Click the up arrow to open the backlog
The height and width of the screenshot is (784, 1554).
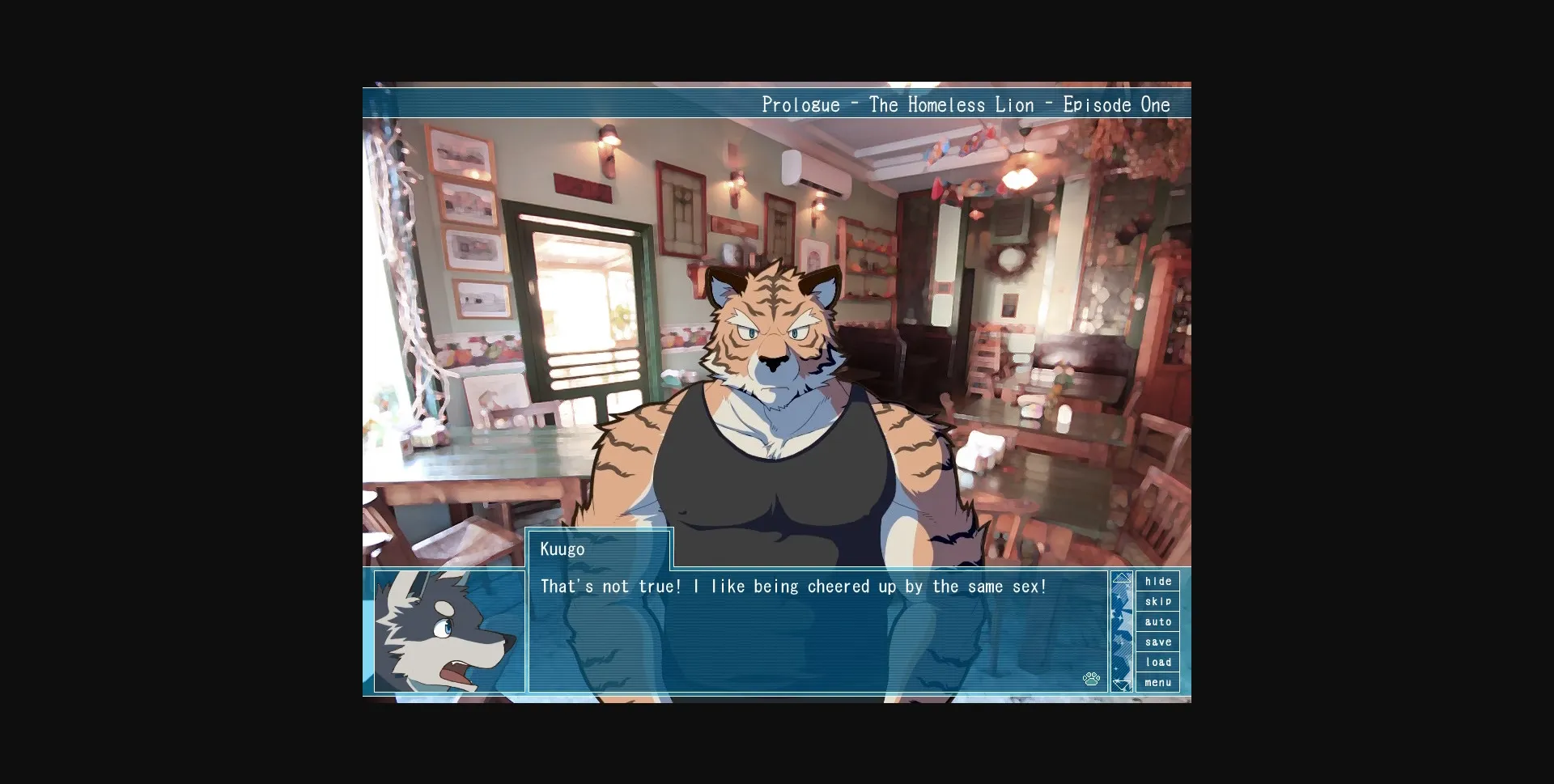(1122, 577)
